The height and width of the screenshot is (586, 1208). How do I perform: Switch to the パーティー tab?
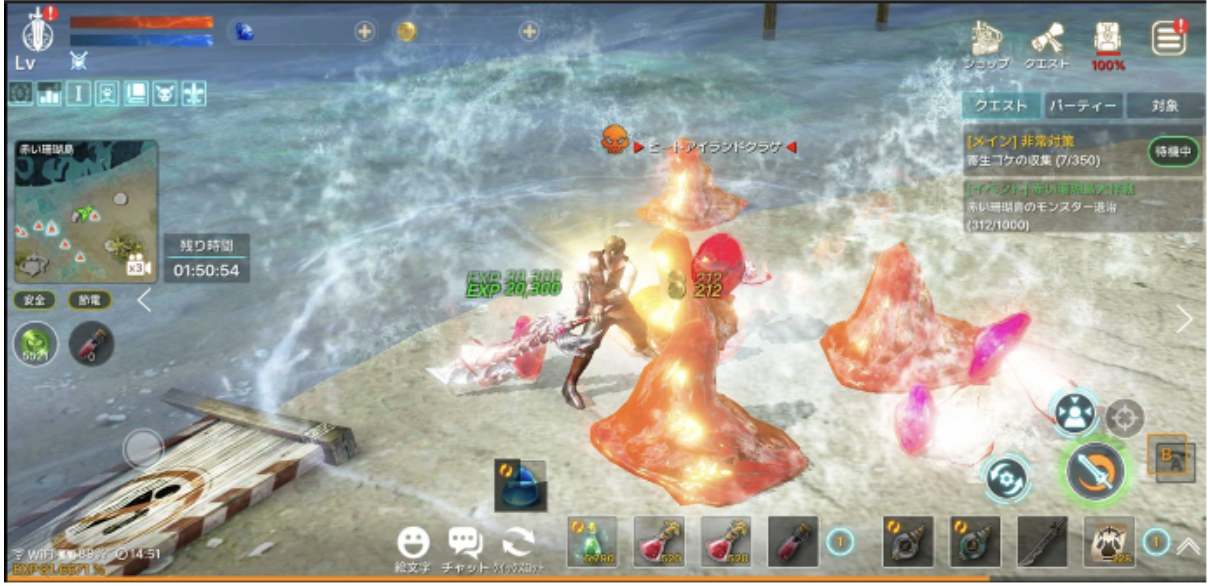pos(1084,105)
